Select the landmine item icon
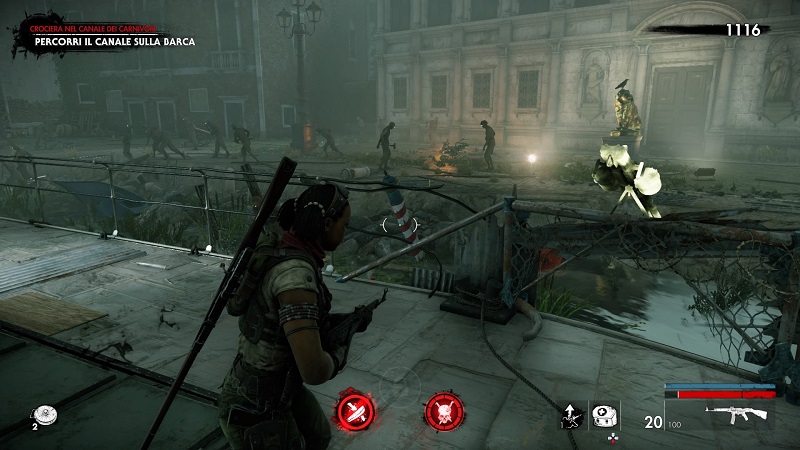800x450 pixels. (43, 414)
